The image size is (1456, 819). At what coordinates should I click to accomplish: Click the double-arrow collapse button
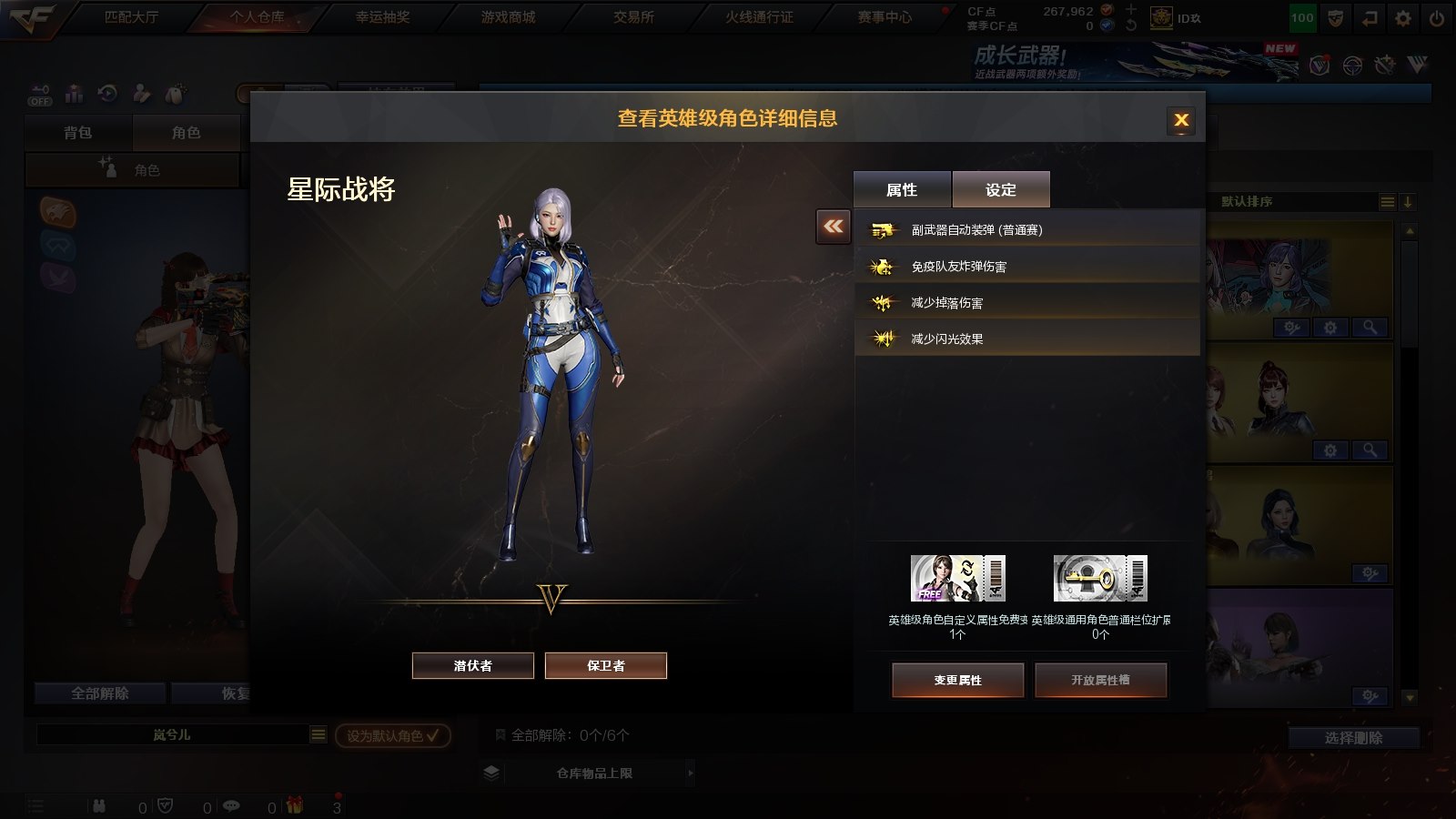pyautogui.click(x=834, y=227)
